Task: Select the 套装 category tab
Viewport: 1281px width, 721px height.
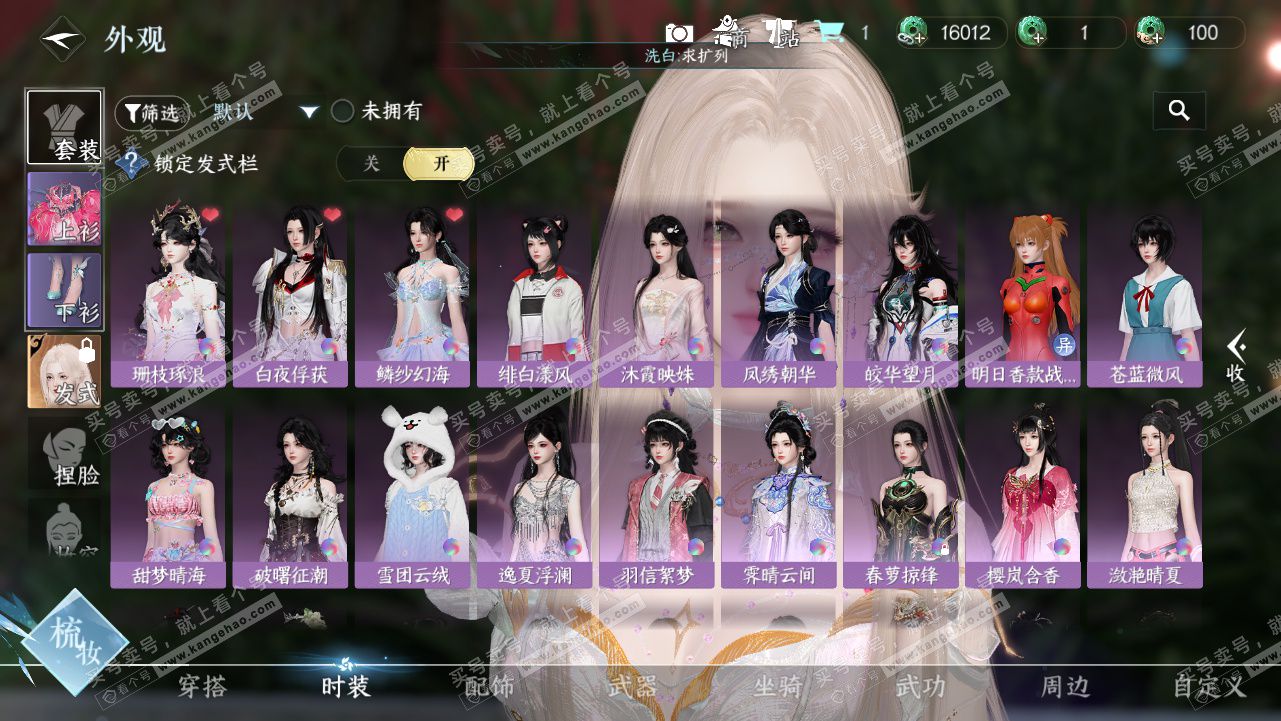Action: 64,127
